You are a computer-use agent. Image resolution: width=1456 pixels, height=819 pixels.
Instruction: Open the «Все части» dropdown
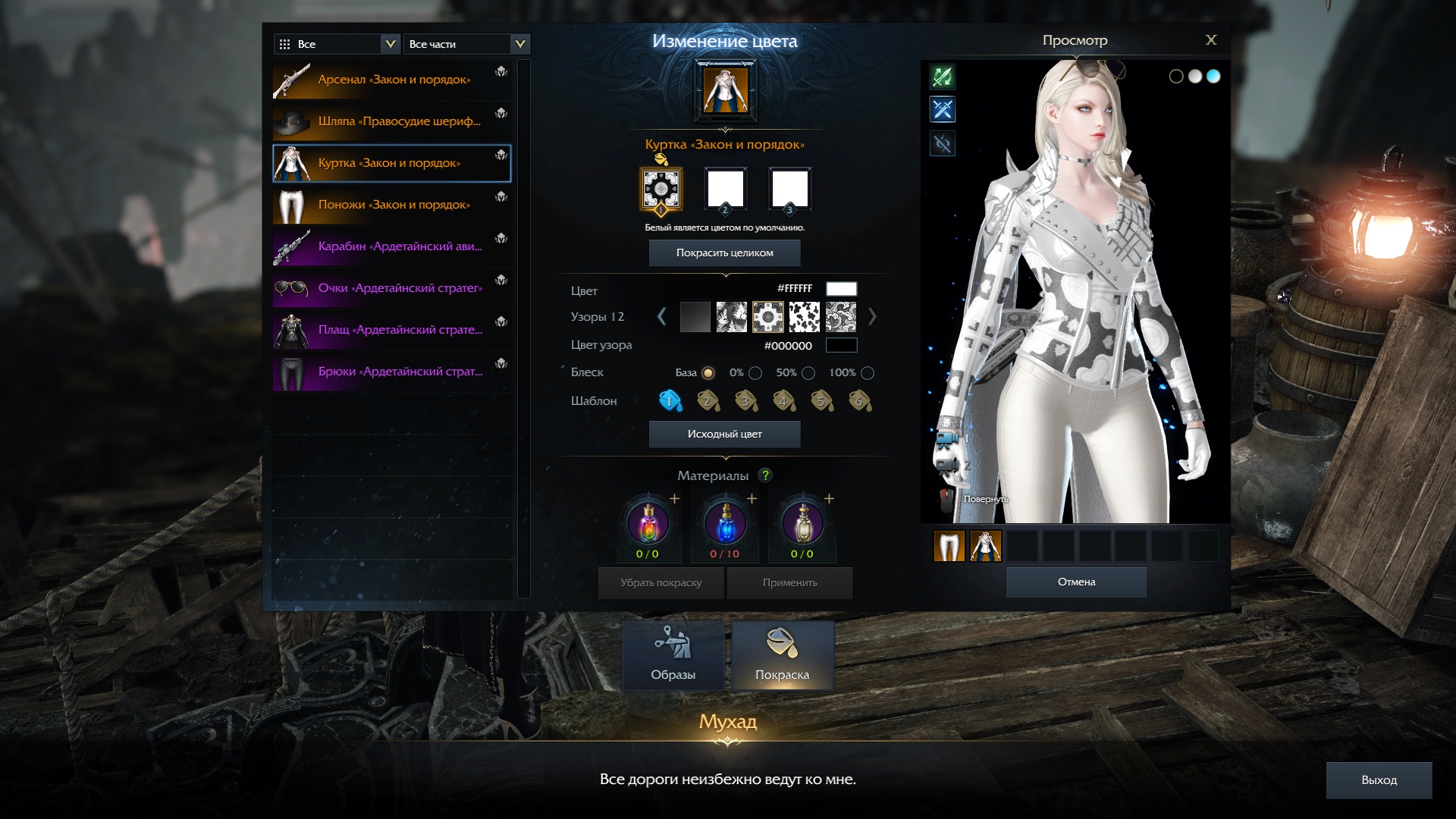[x=466, y=44]
